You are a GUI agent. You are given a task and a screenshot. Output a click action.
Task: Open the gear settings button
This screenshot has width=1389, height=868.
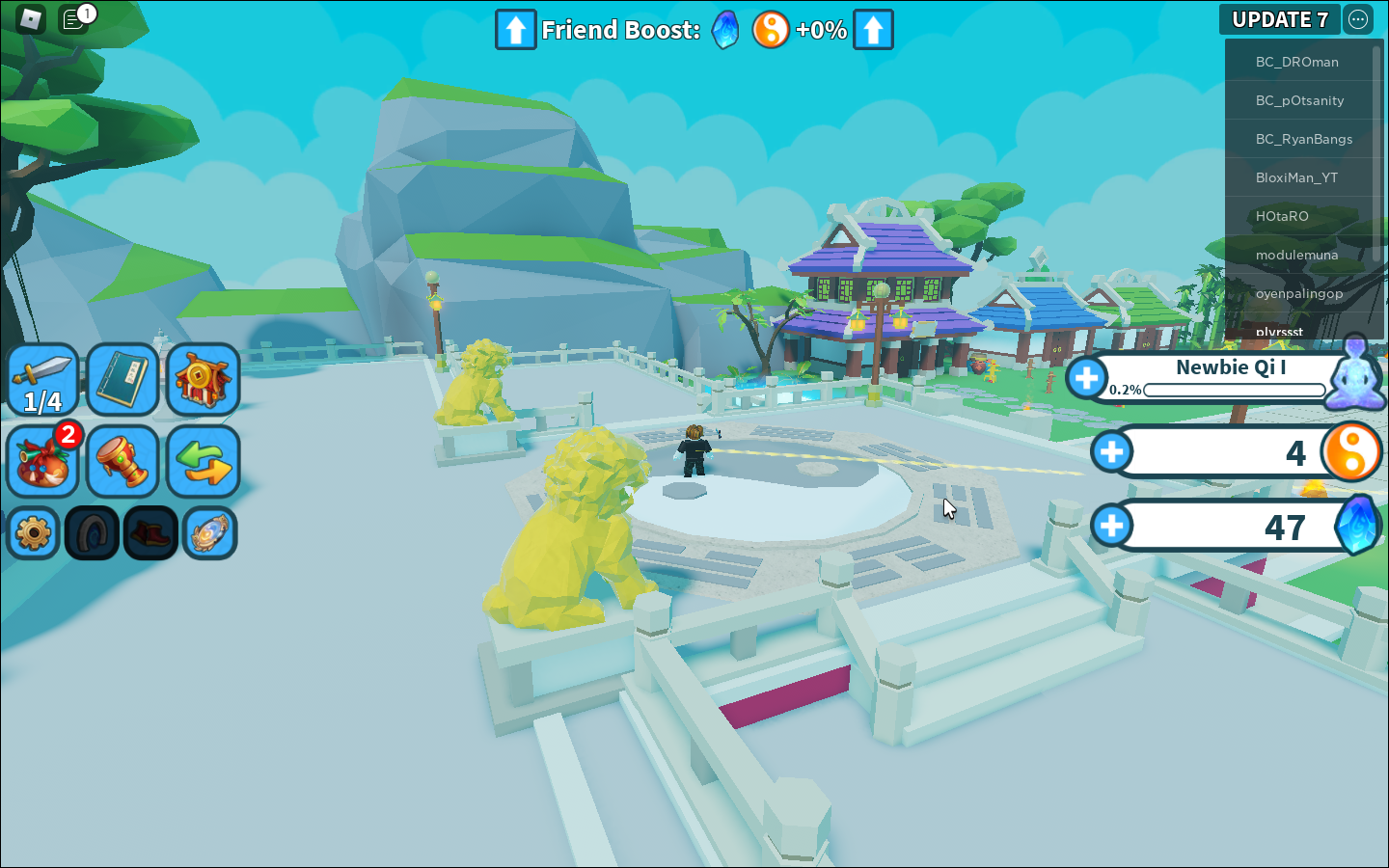34,532
